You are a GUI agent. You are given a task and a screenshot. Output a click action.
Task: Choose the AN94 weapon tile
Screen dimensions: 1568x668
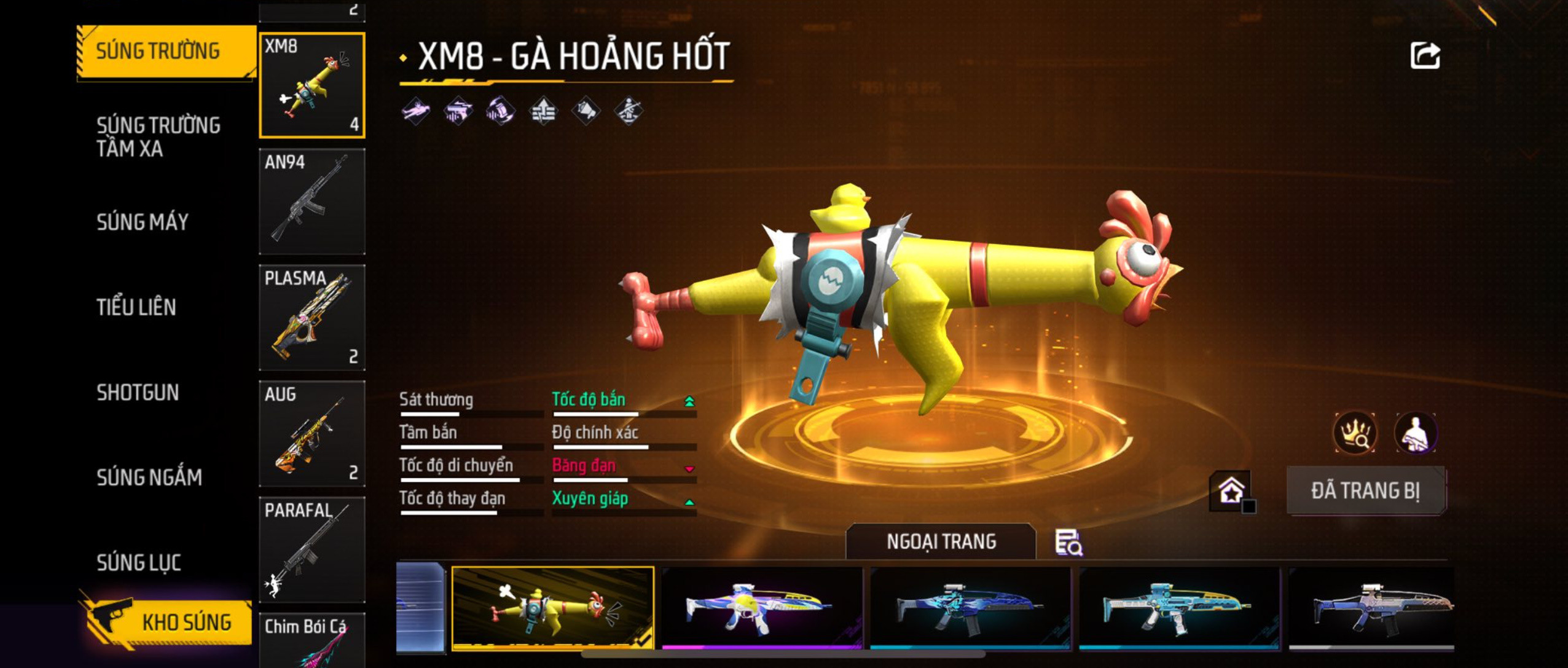click(312, 201)
